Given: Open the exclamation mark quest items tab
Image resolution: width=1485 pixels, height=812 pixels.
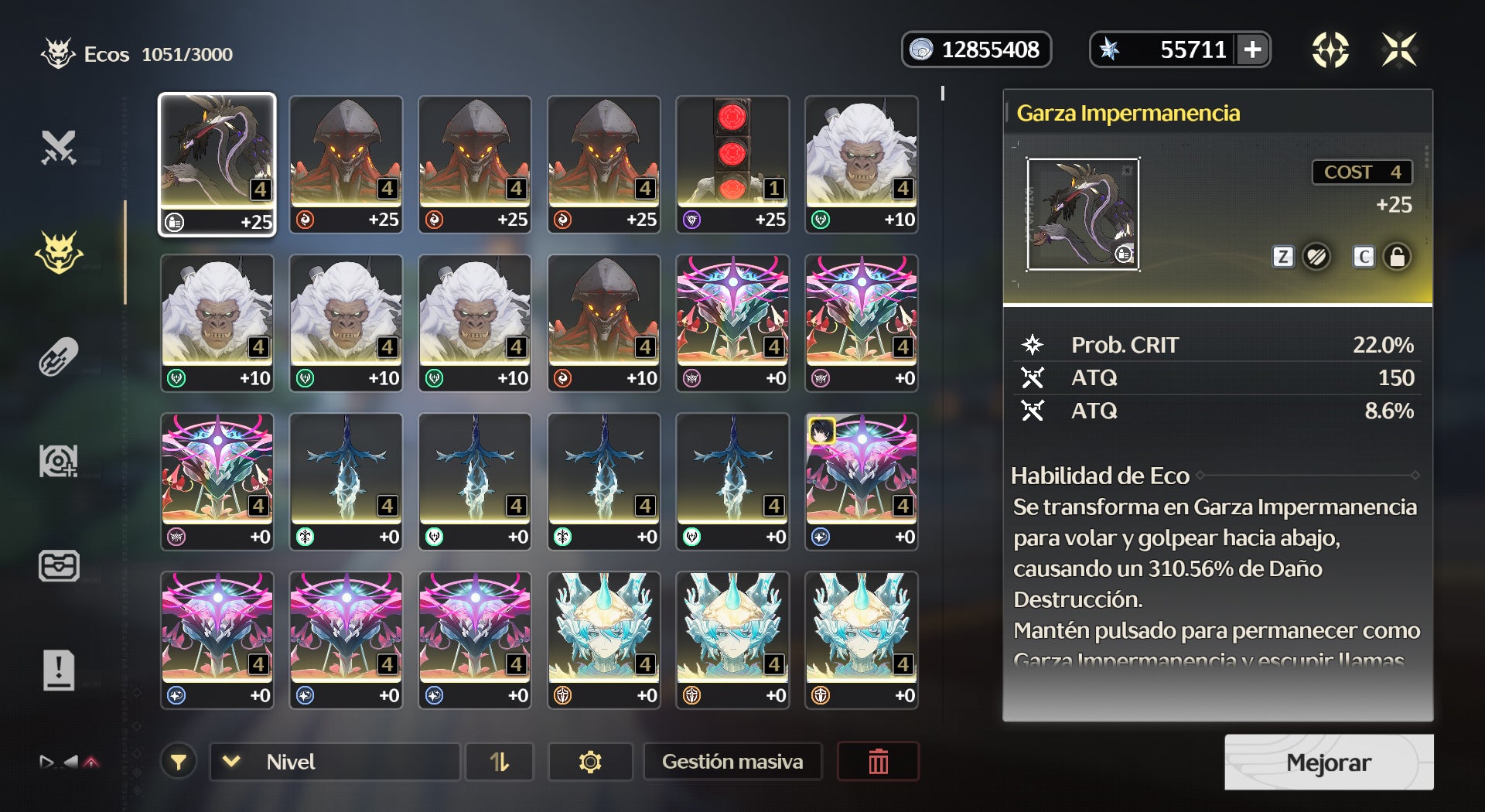Looking at the screenshot, I should pos(59,670).
